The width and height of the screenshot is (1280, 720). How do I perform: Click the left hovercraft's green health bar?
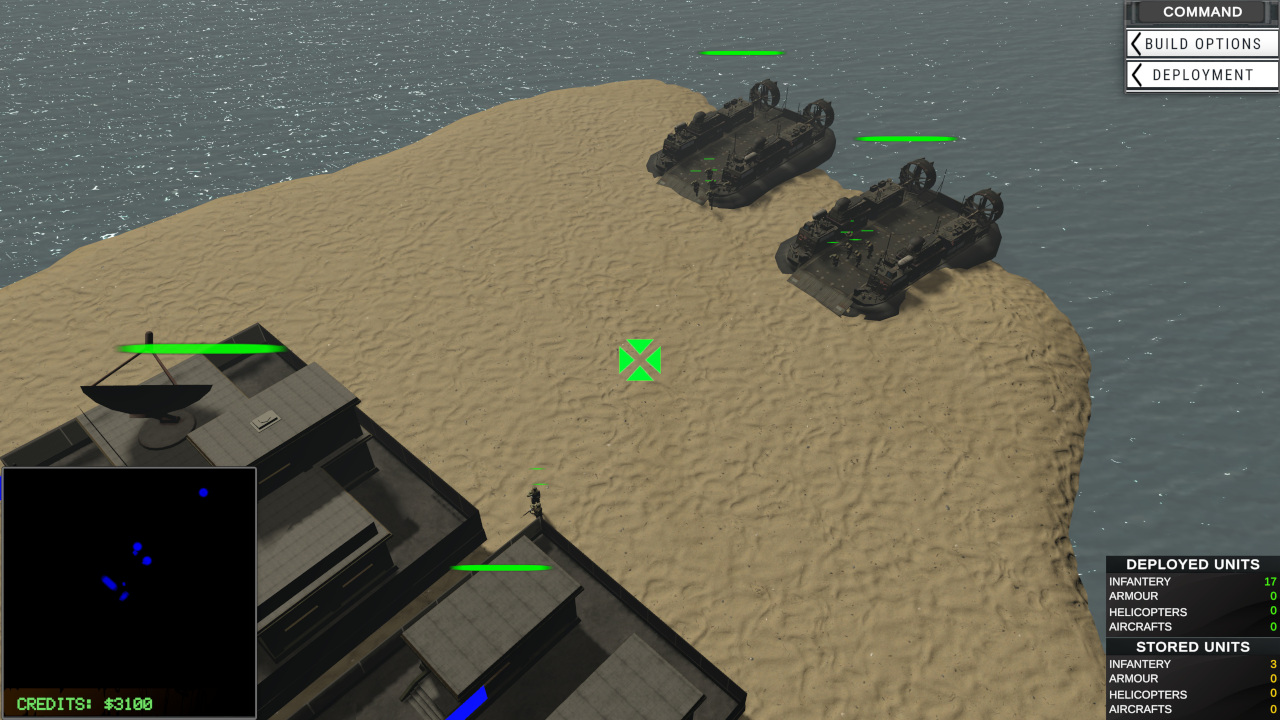click(744, 54)
